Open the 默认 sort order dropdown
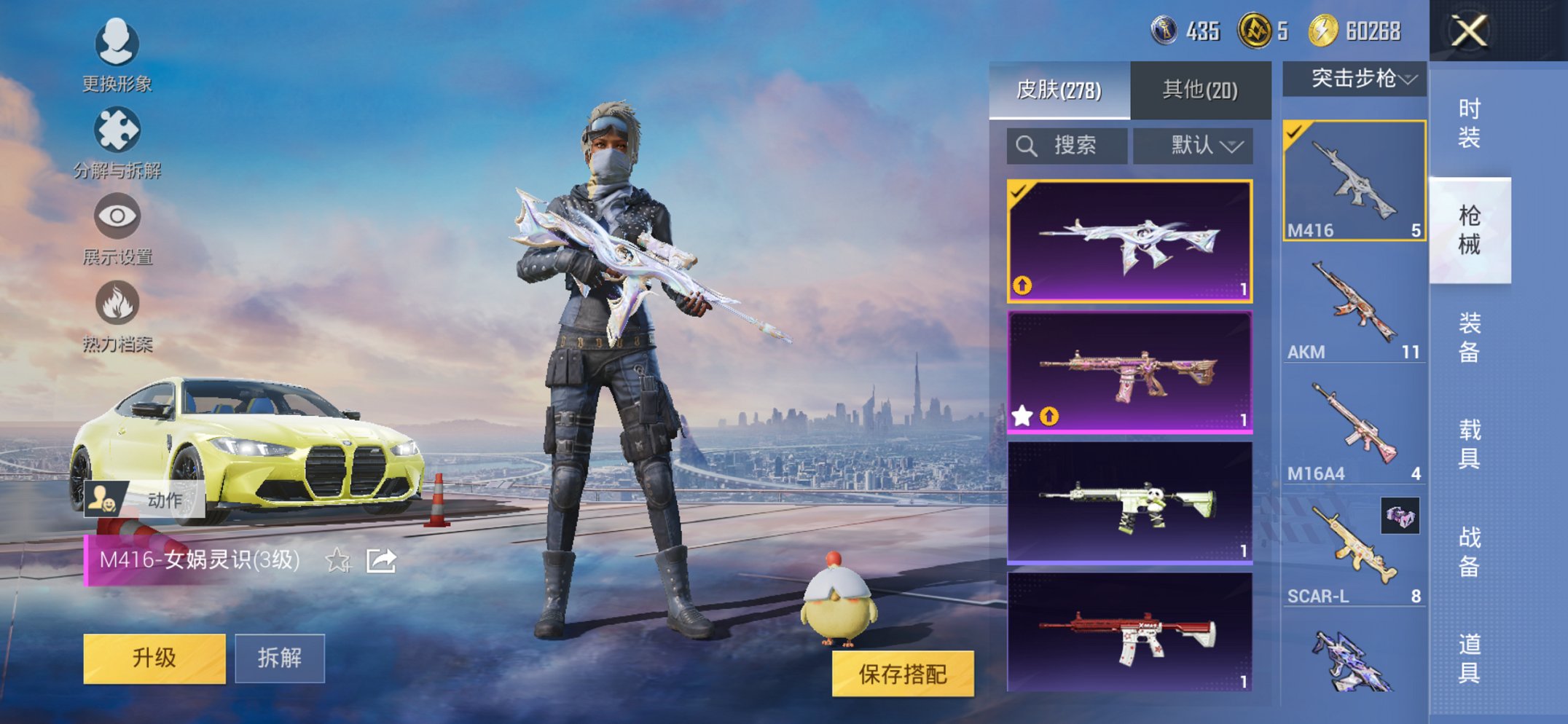The height and width of the screenshot is (724, 1568). click(x=1193, y=144)
